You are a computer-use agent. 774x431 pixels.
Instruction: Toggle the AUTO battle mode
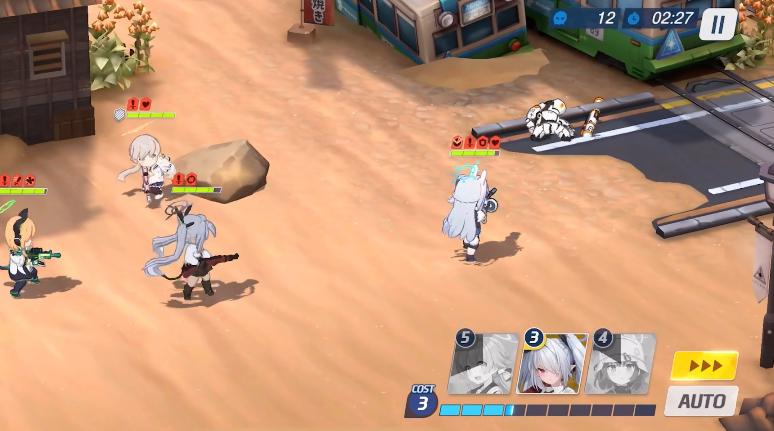tap(701, 401)
